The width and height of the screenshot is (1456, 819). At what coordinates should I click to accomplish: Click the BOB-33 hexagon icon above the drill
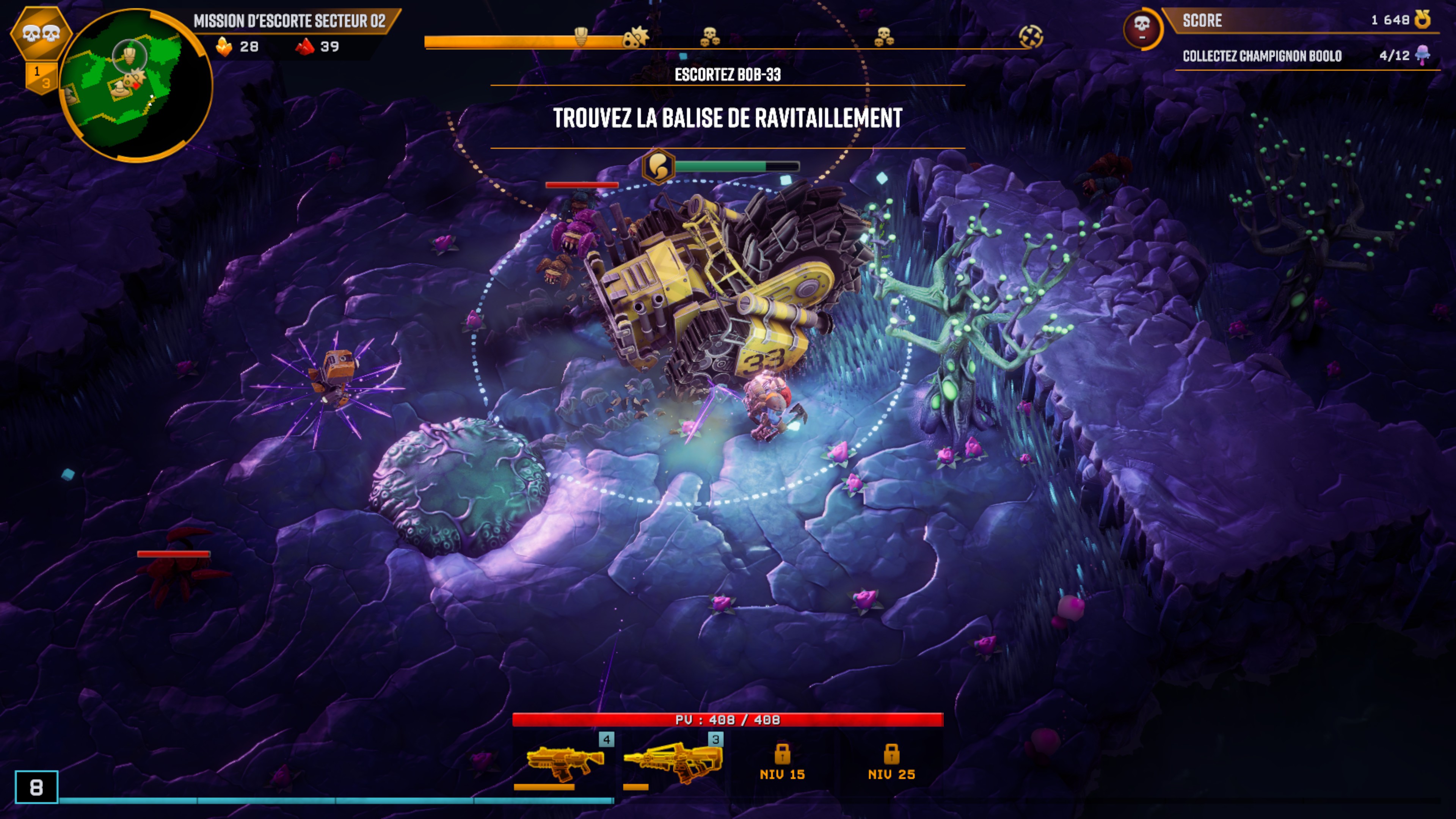click(x=659, y=166)
